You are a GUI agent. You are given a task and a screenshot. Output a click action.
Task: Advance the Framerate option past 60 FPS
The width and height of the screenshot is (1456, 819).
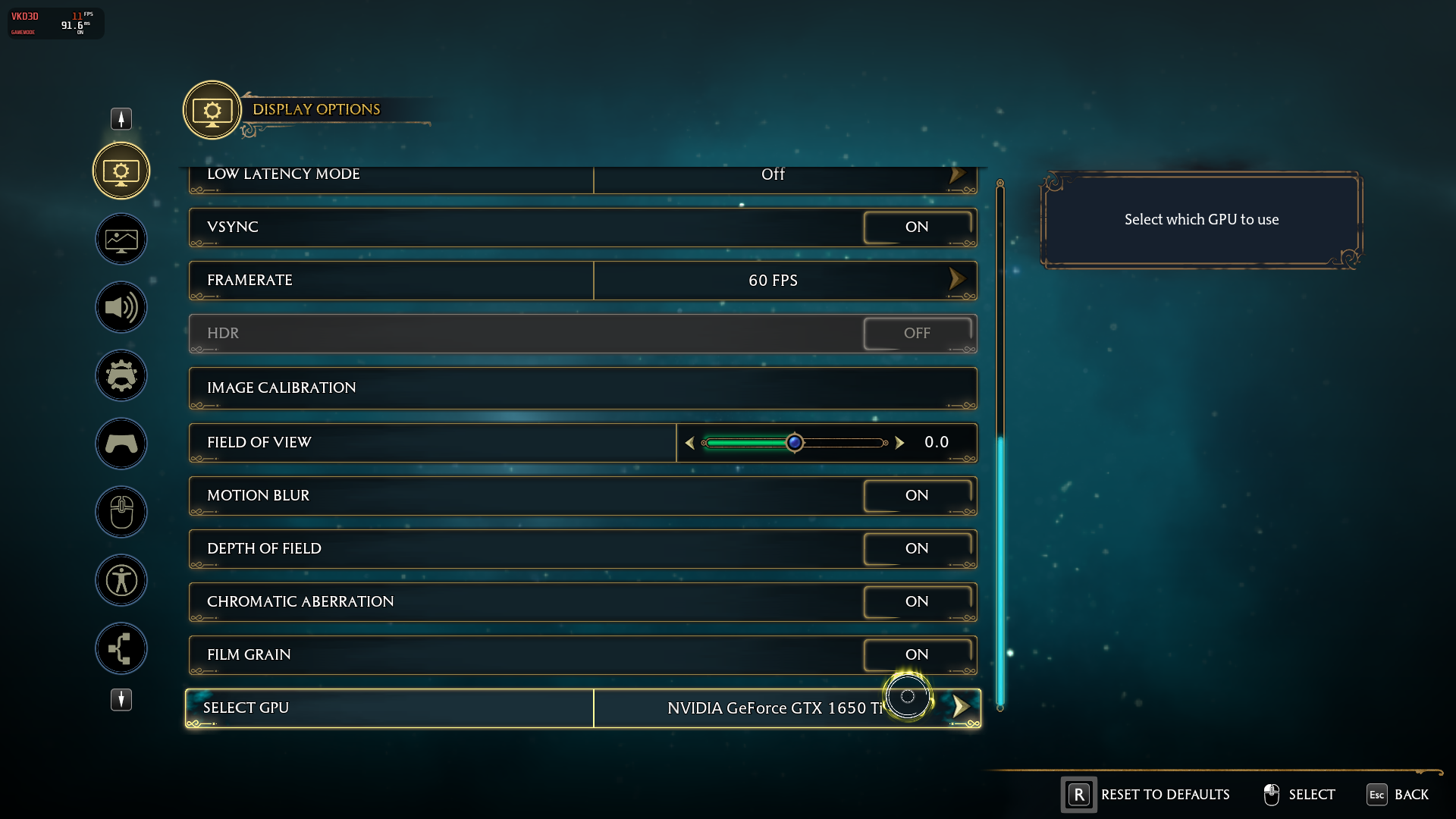957,280
